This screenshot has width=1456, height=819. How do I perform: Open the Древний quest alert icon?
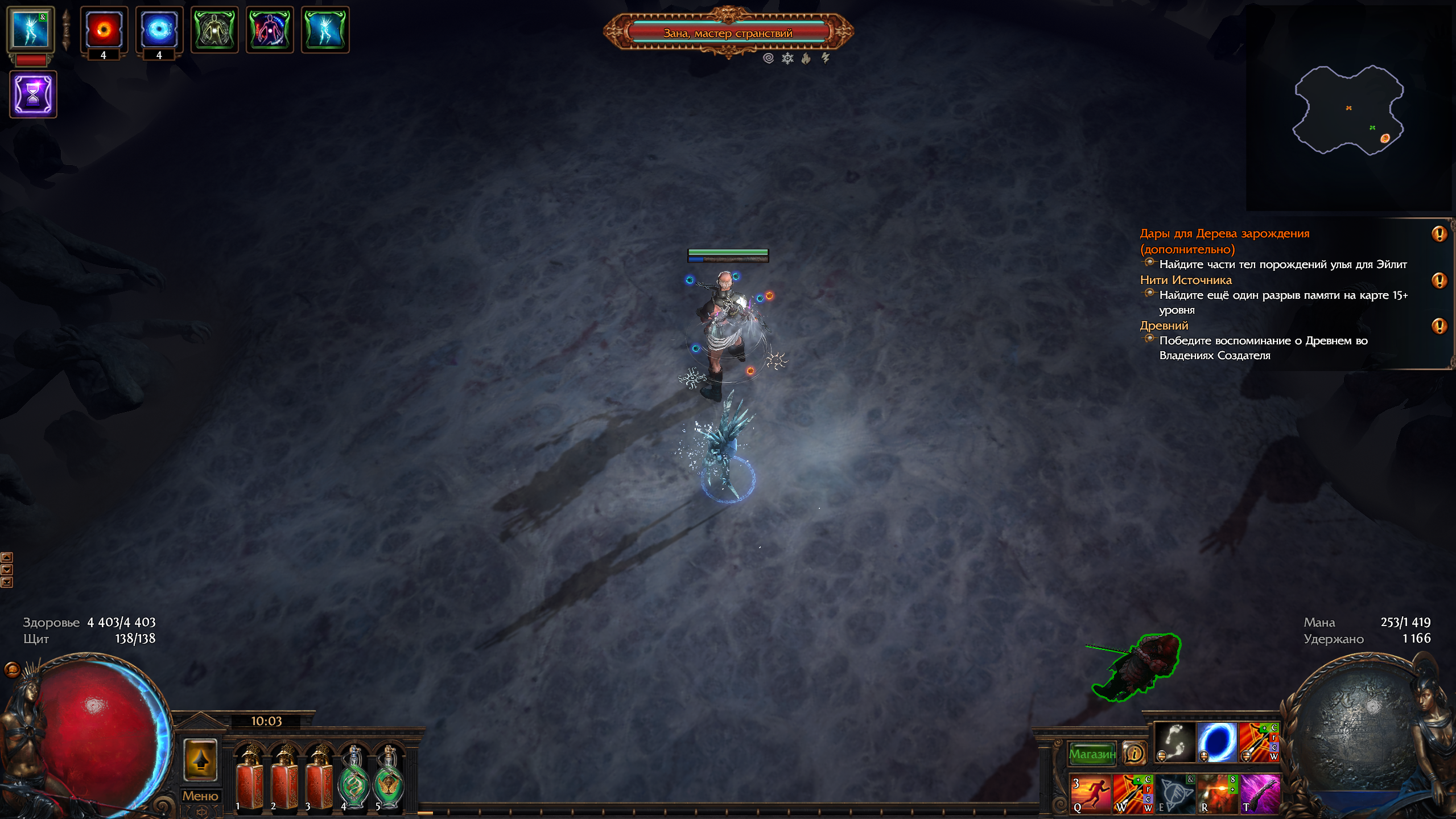(1439, 326)
